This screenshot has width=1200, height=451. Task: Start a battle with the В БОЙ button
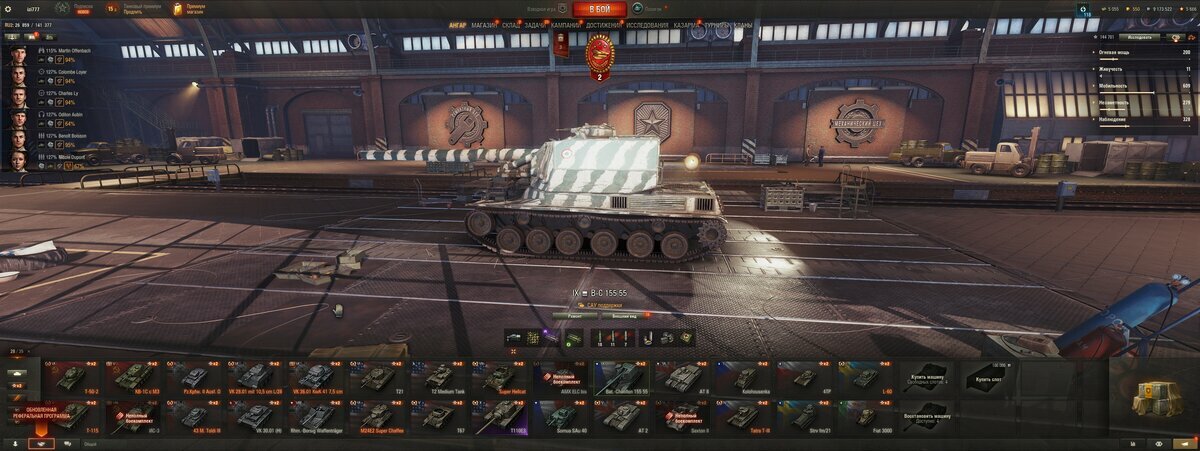click(x=600, y=10)
